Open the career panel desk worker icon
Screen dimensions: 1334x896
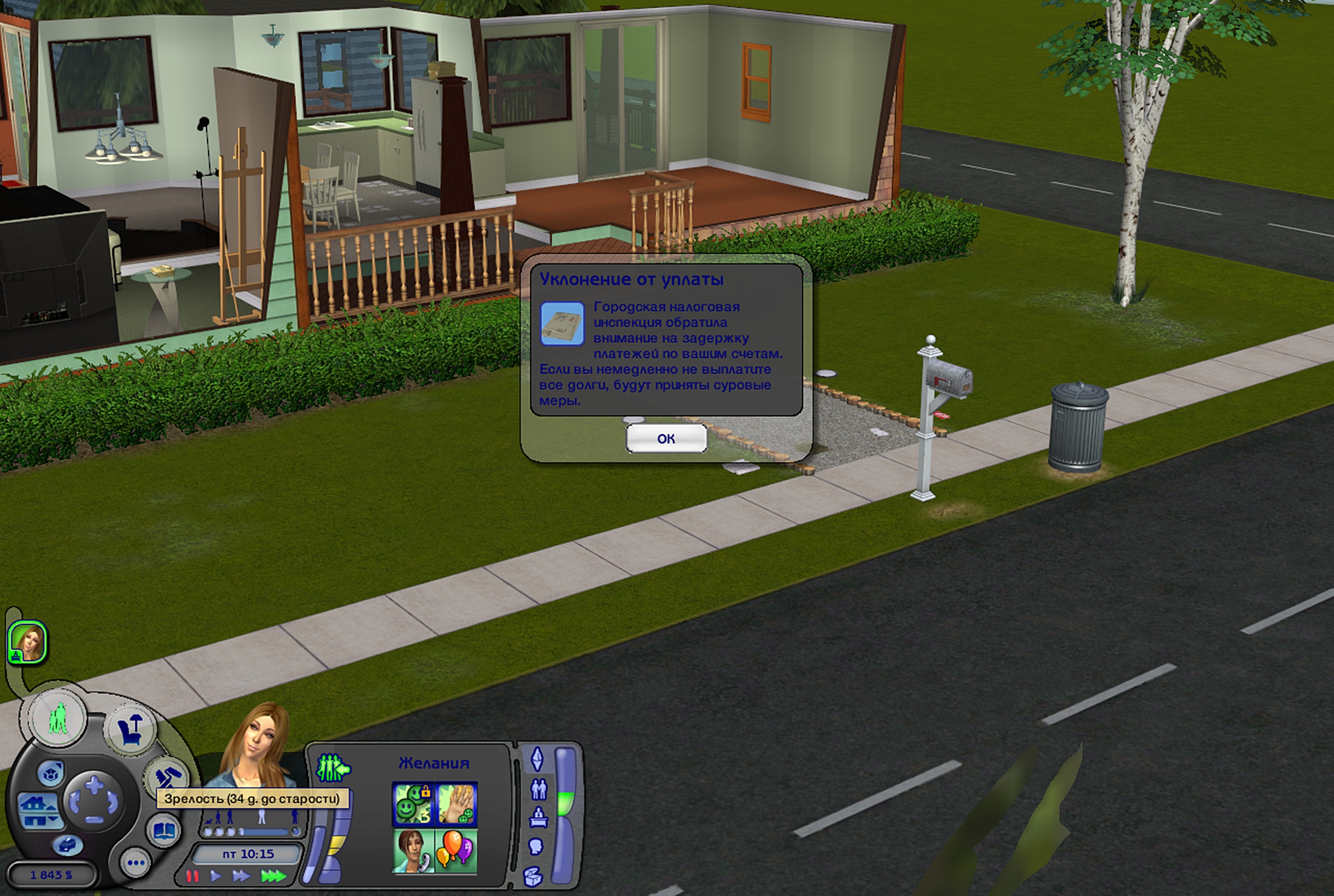pyautogui.click(x=538, y=817)
